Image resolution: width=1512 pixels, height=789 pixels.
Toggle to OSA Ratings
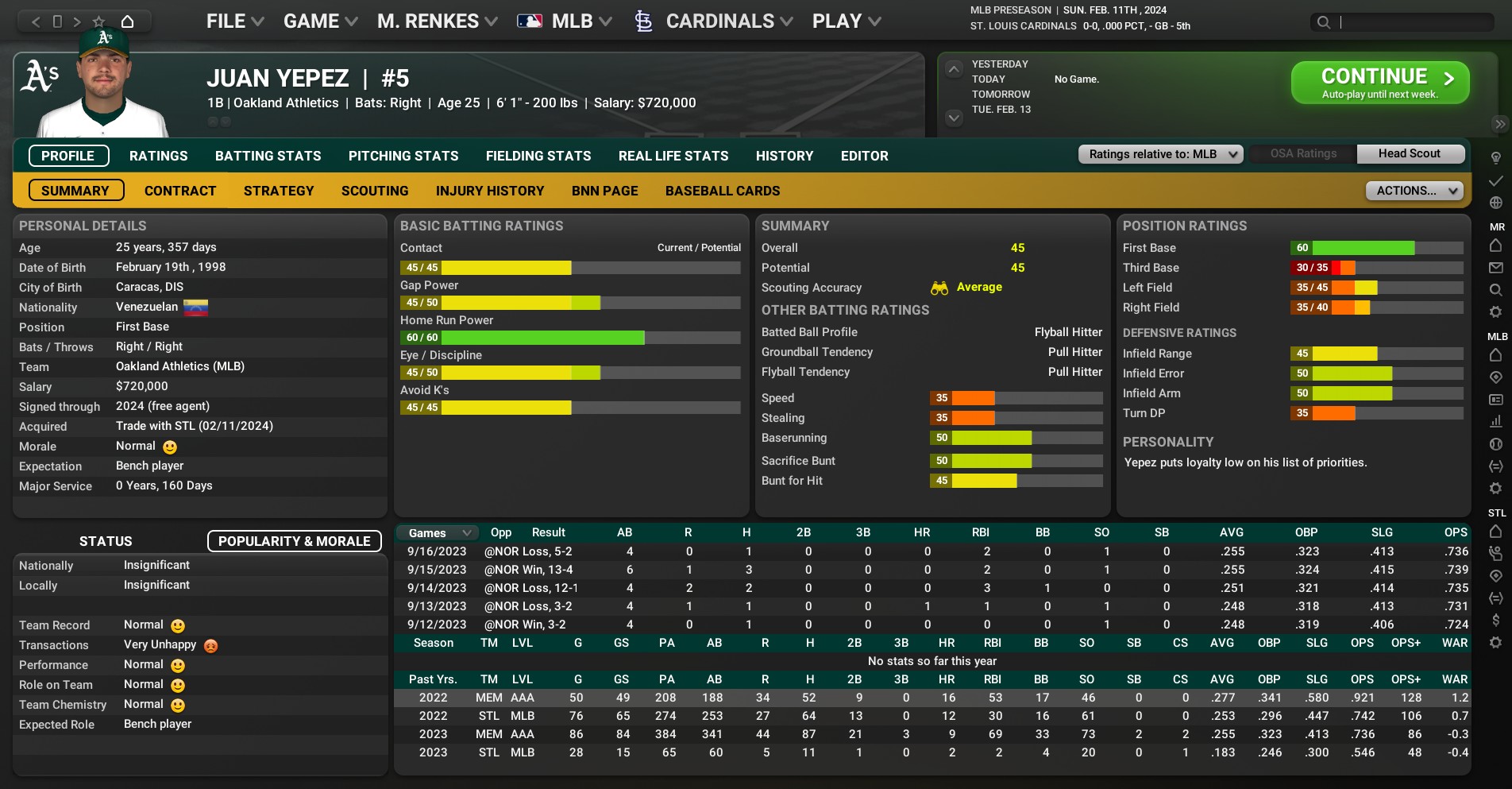1303,154
